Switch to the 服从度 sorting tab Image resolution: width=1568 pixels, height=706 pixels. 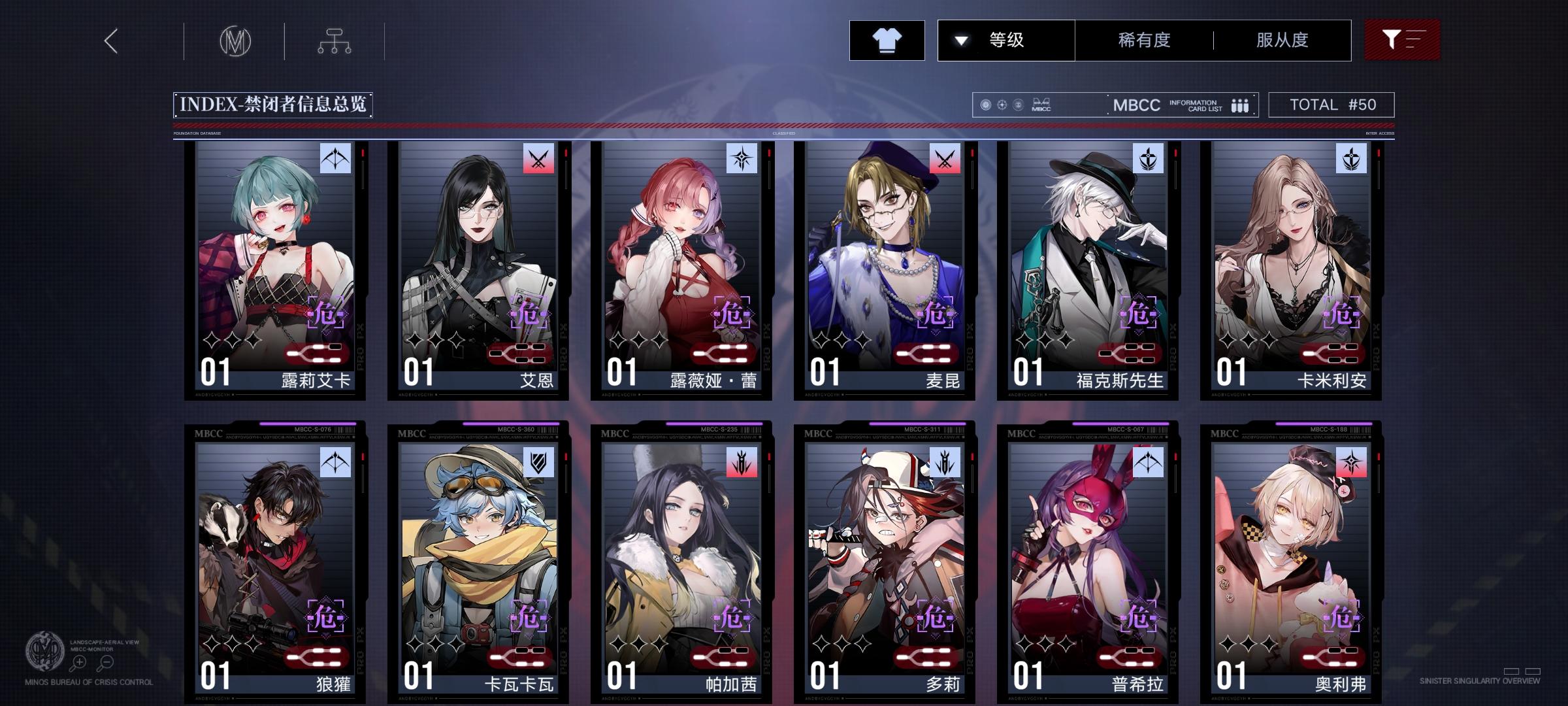click(1281, 39)
